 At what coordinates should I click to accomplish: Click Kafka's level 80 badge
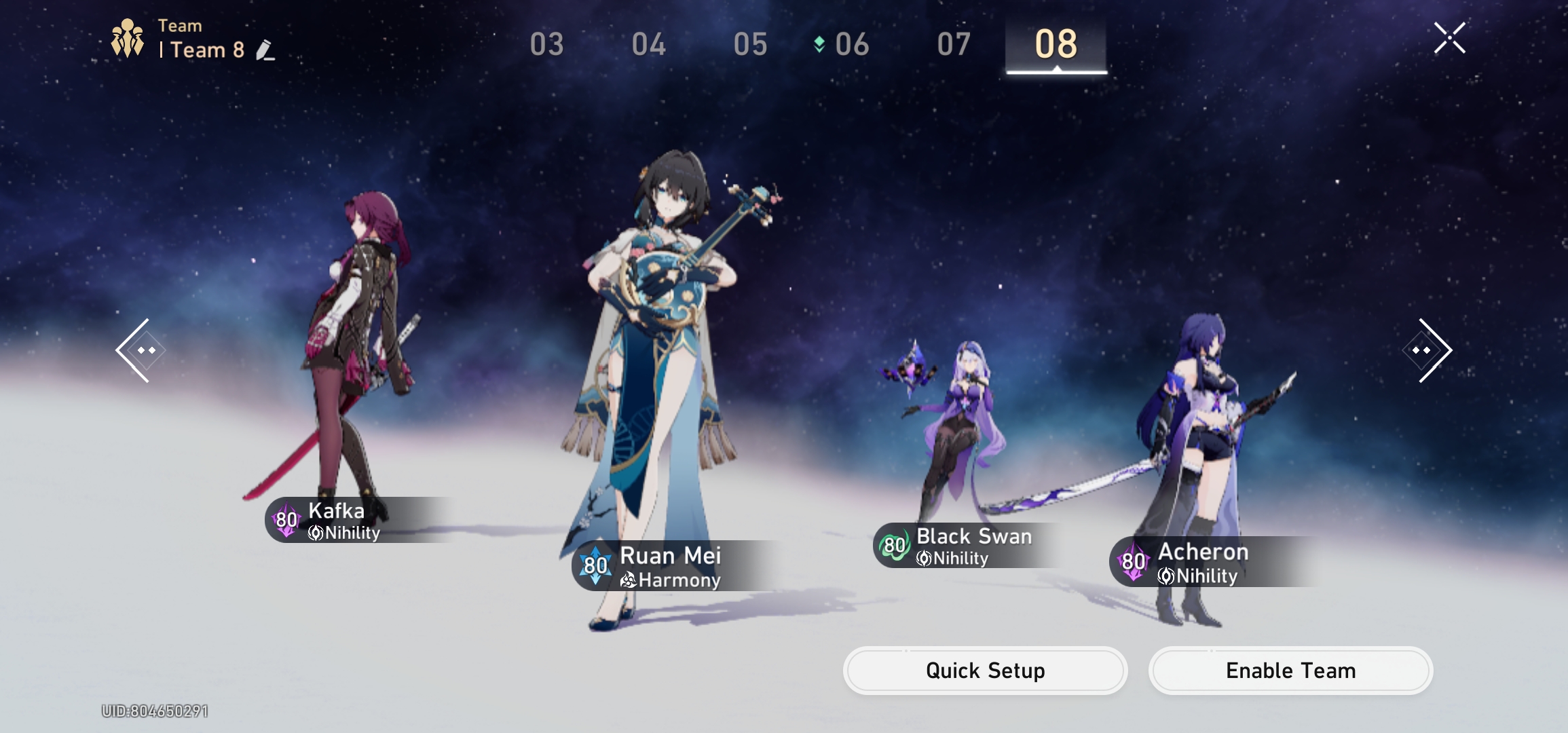[286, 520]
